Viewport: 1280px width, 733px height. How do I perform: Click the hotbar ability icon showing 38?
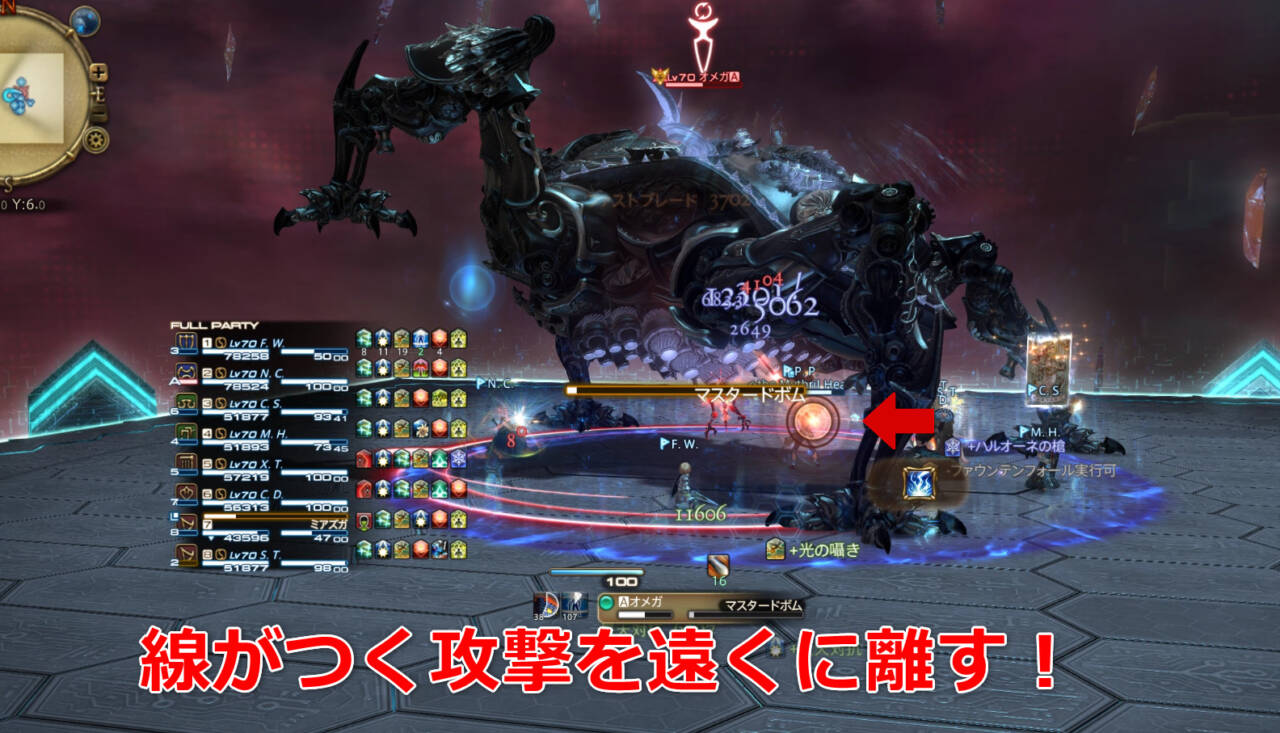[x=546, y=606]
